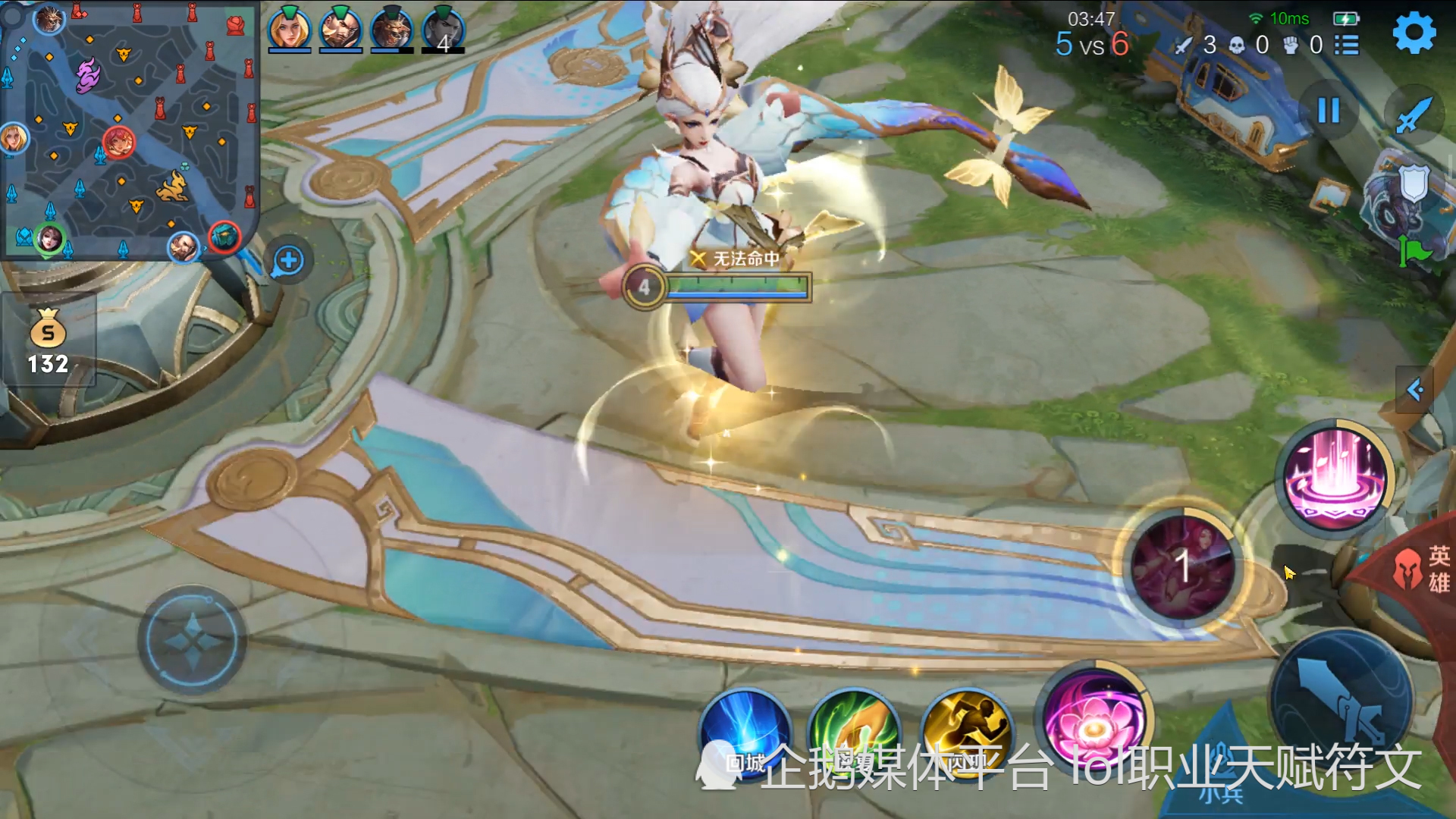
Task: Activate the golden Flash sprint spell
Action: pos(966,732)
